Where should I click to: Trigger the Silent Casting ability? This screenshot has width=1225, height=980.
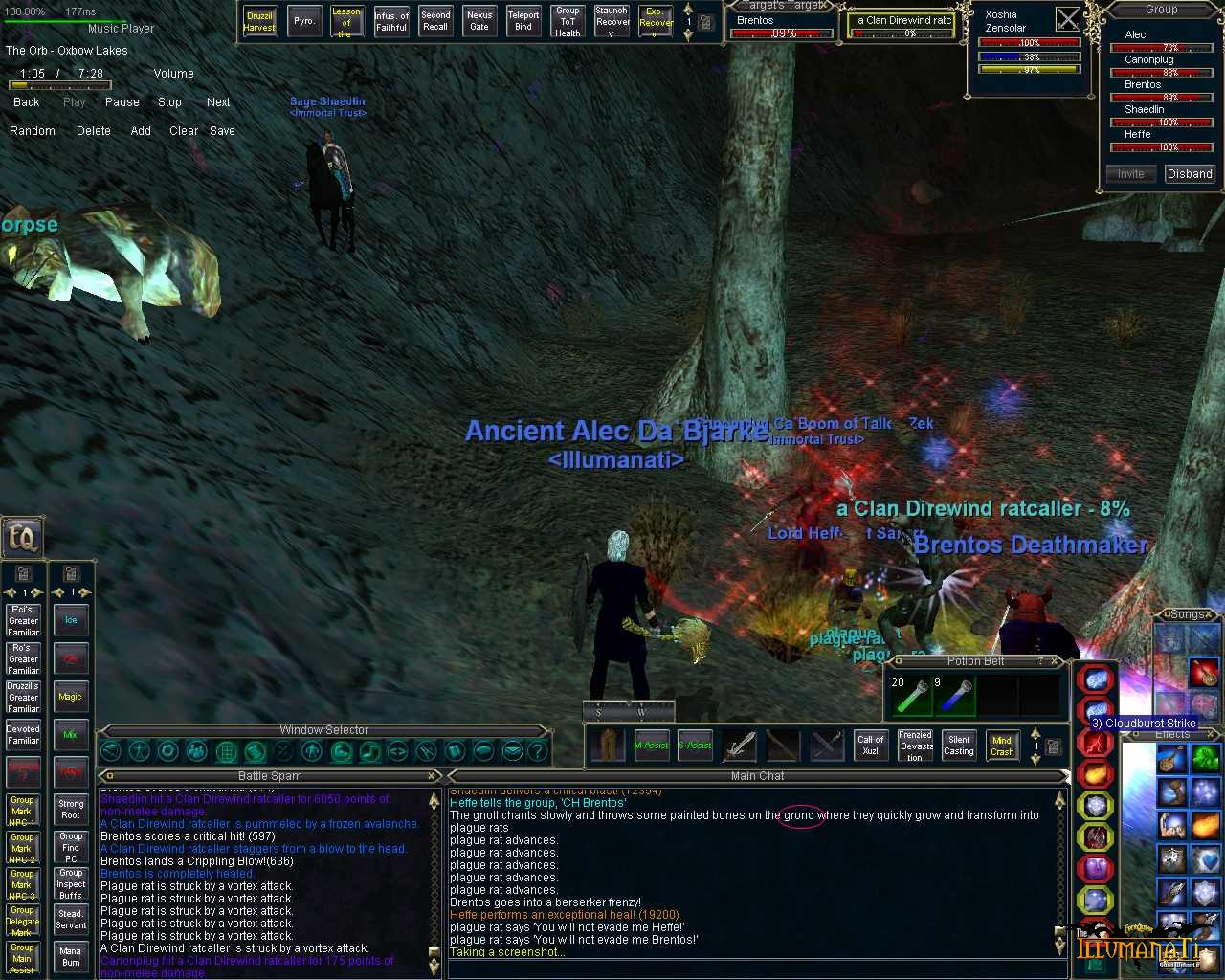959,746
